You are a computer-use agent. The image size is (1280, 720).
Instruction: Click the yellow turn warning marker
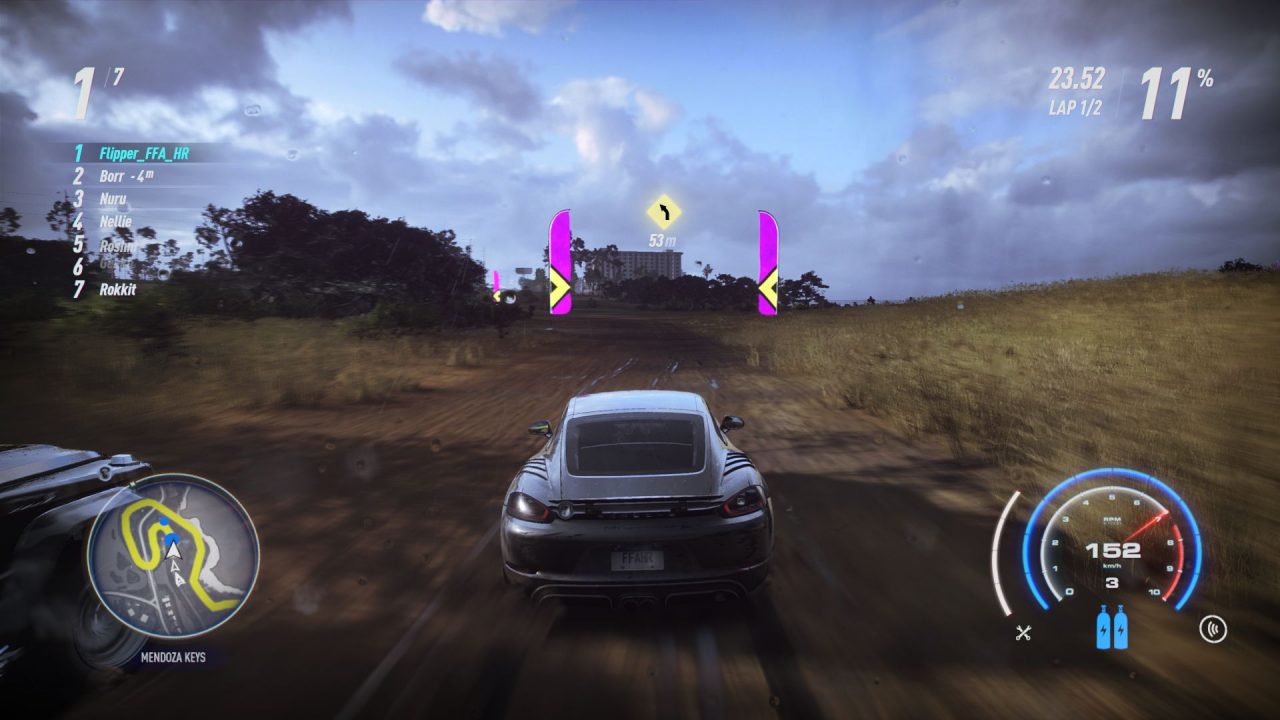coord(662,212)
